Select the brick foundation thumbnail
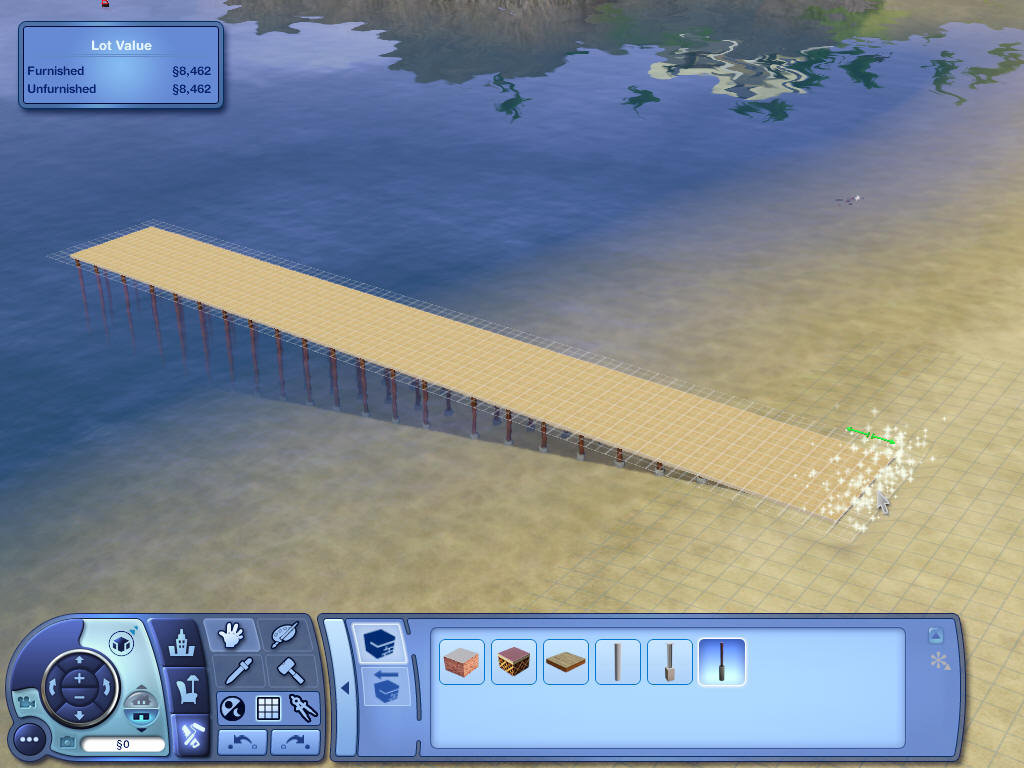Screen dimensions: 1024x768 (x=462, y=662)
